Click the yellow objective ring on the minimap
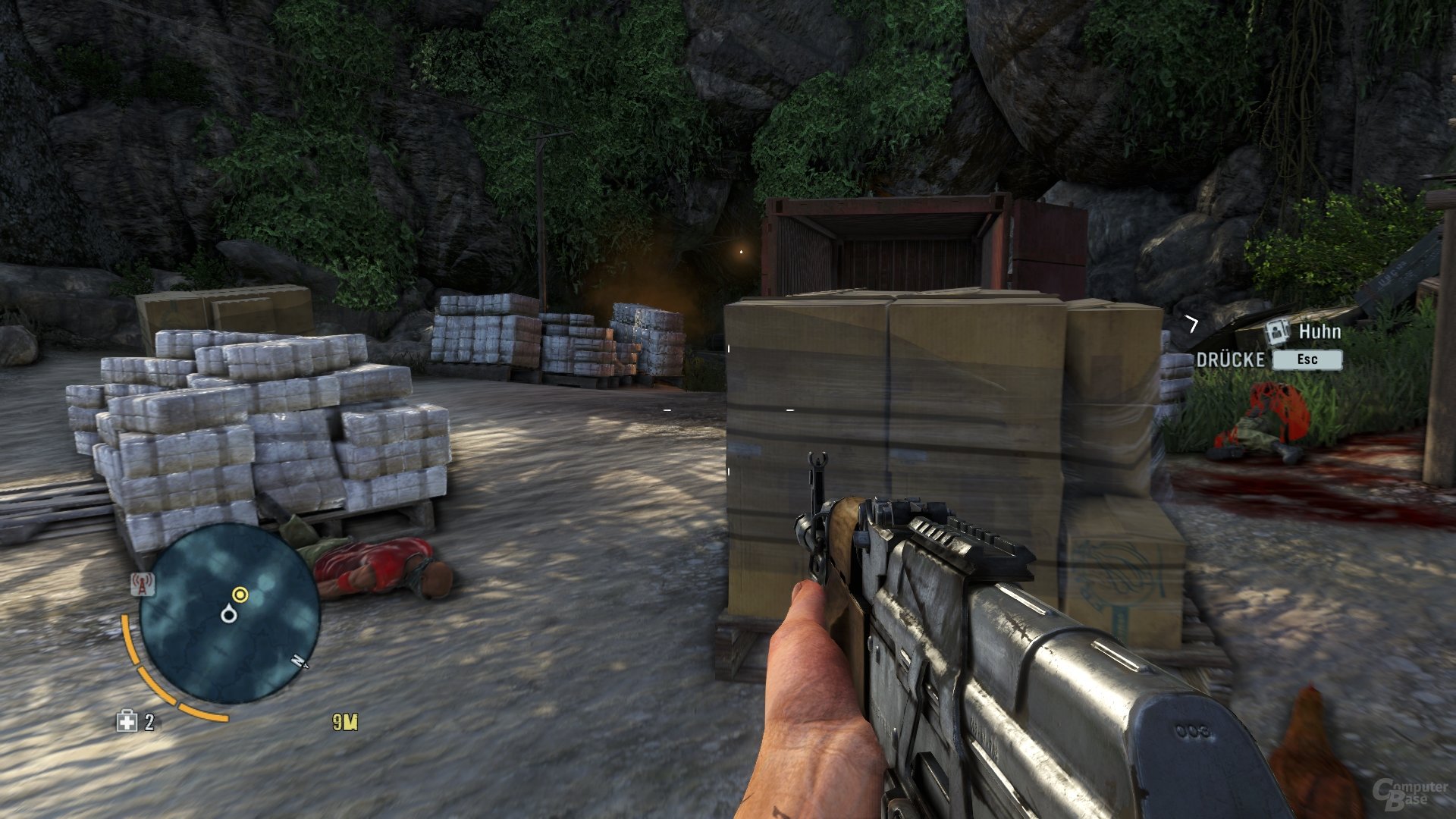This screenshot has height=819, width=1456. (240, 594)
